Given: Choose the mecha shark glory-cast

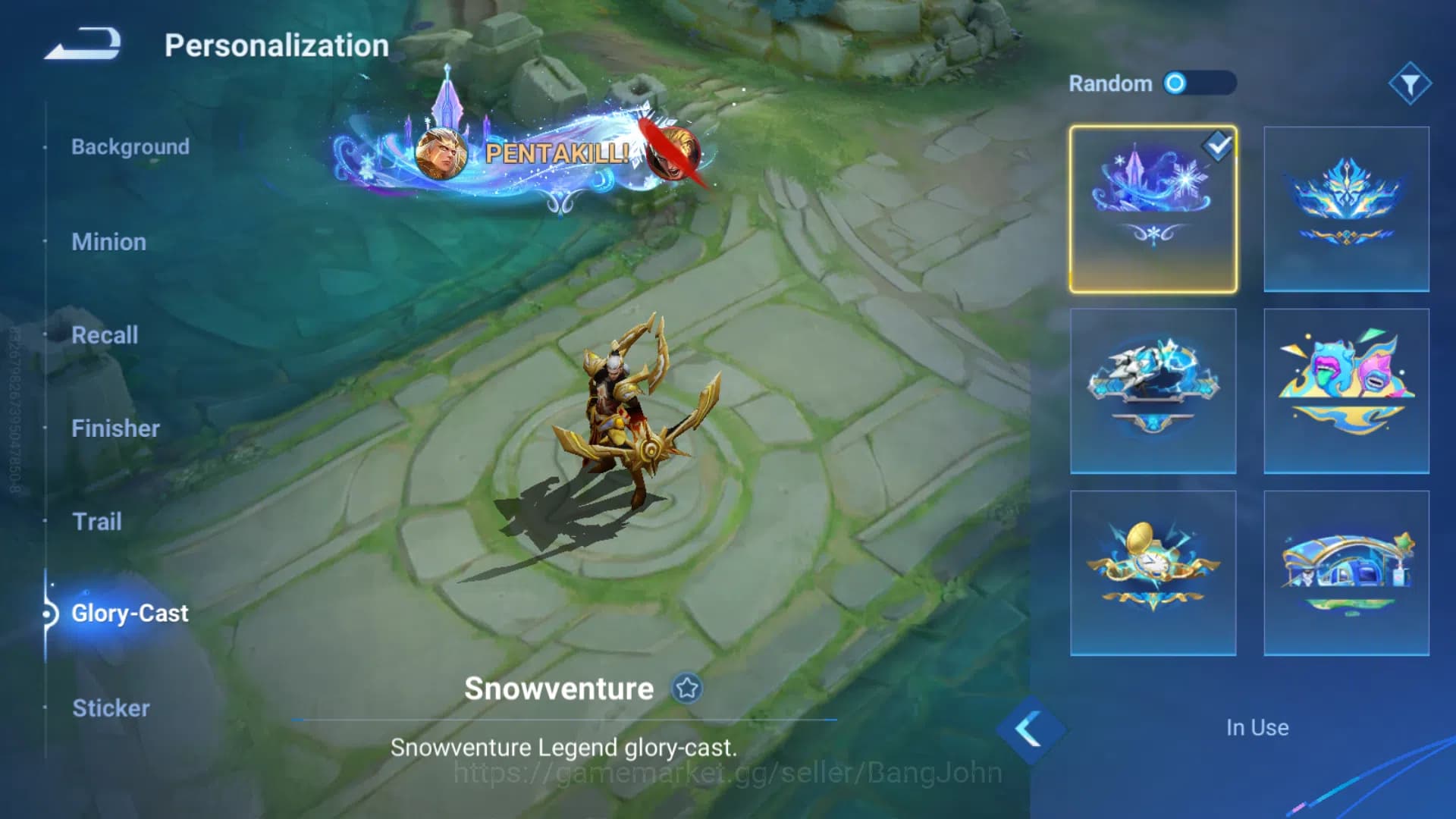Looking at the screenshot, I should 1152,390.
